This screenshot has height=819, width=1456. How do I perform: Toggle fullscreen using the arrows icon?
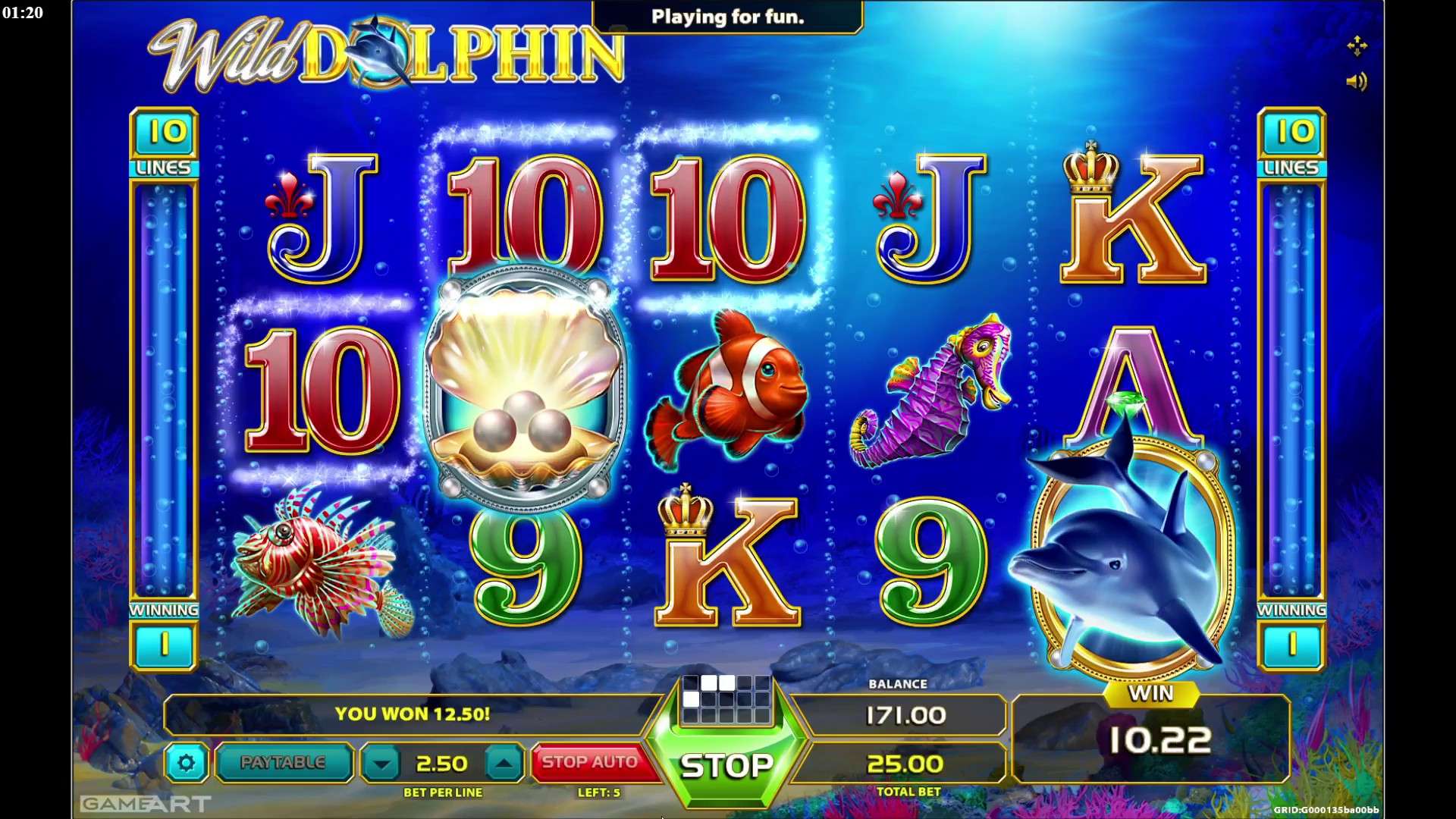click(1357, 45)
